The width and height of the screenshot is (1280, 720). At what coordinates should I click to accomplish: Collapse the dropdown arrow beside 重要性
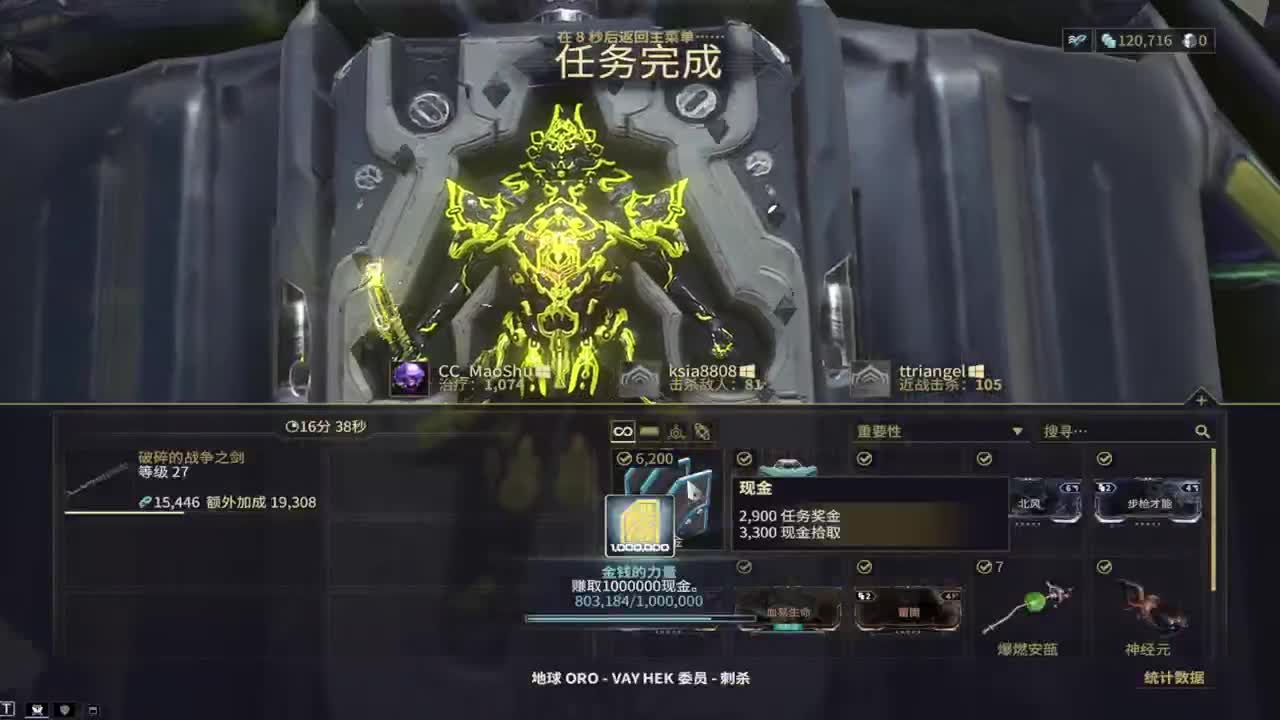[1019, 430]
